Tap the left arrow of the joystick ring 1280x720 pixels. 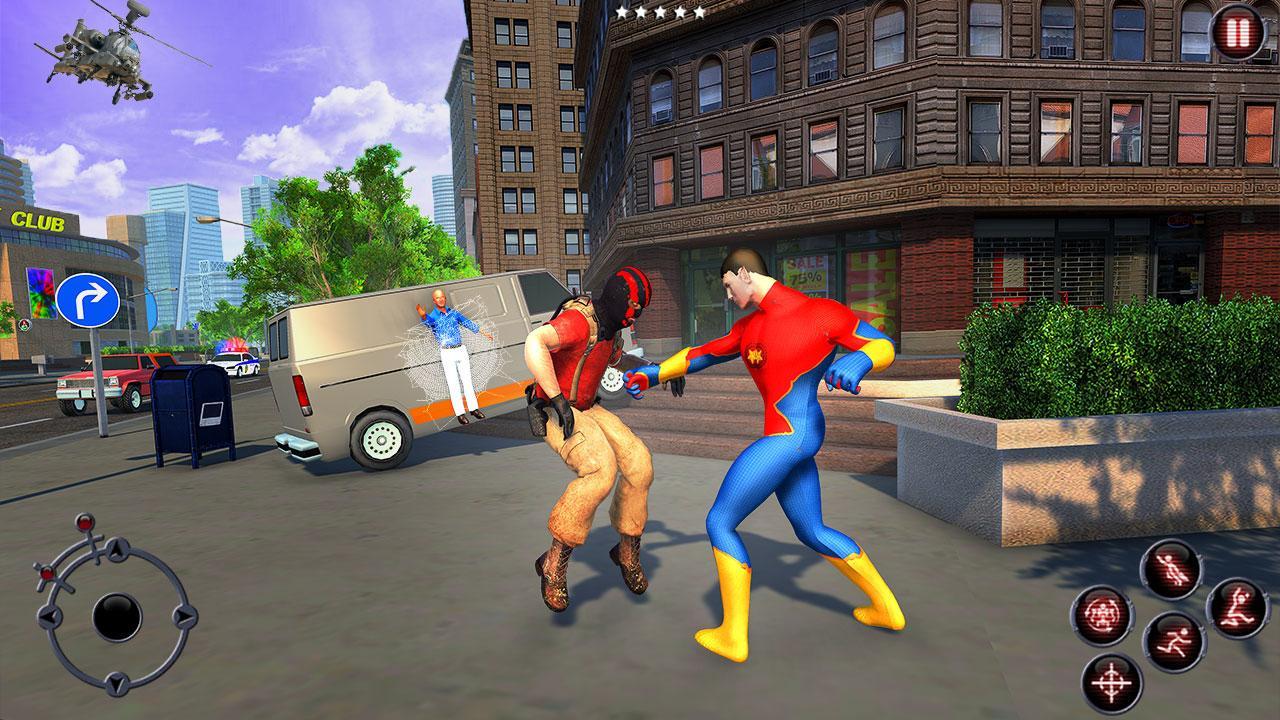[x=48, y=617]
